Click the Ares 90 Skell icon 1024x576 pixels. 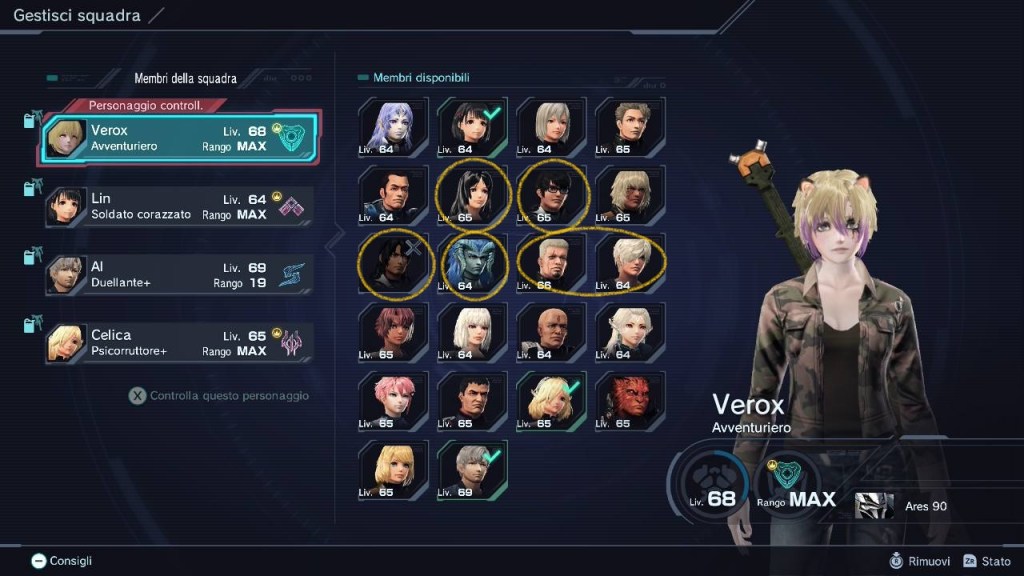[x=874, y=506]
